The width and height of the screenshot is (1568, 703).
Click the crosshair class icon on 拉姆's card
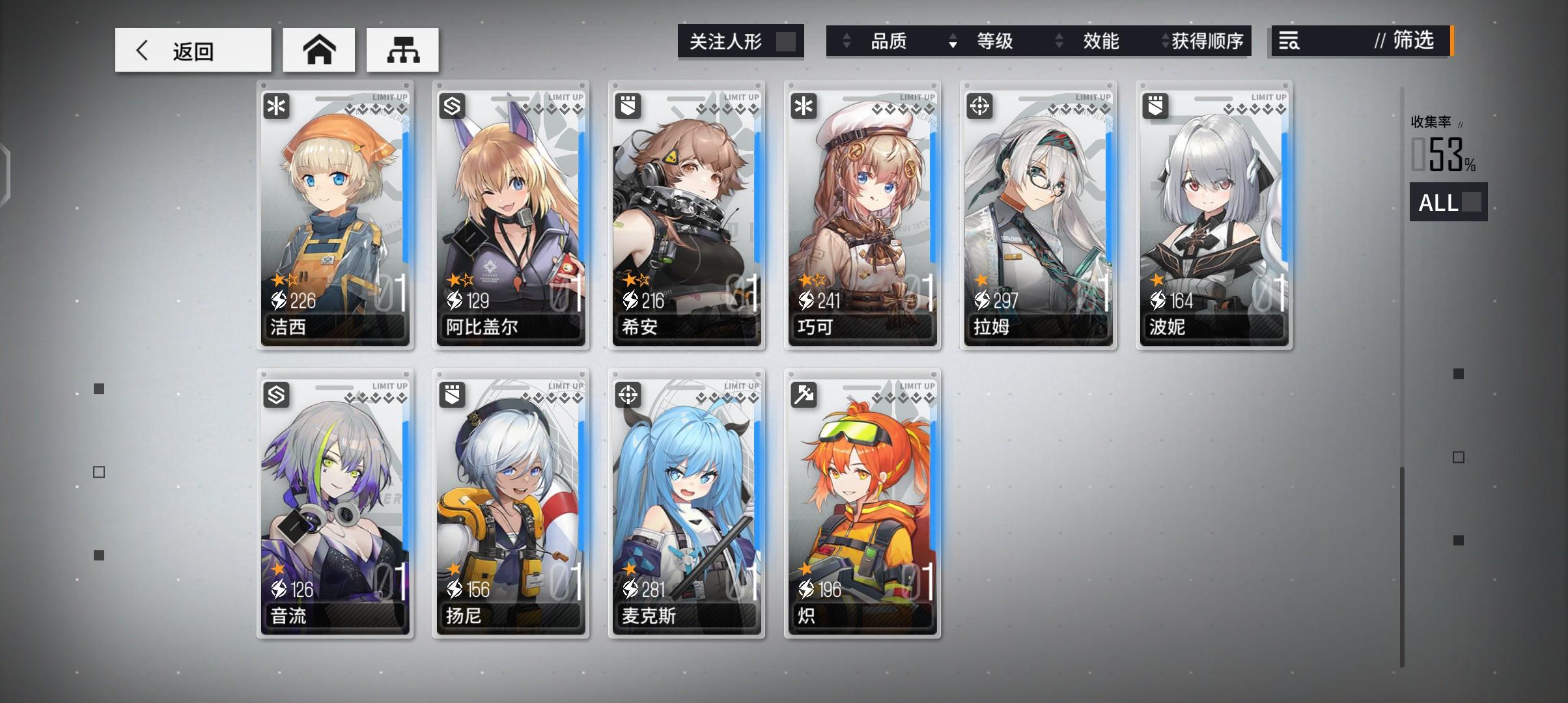click(x=980, y=106)
